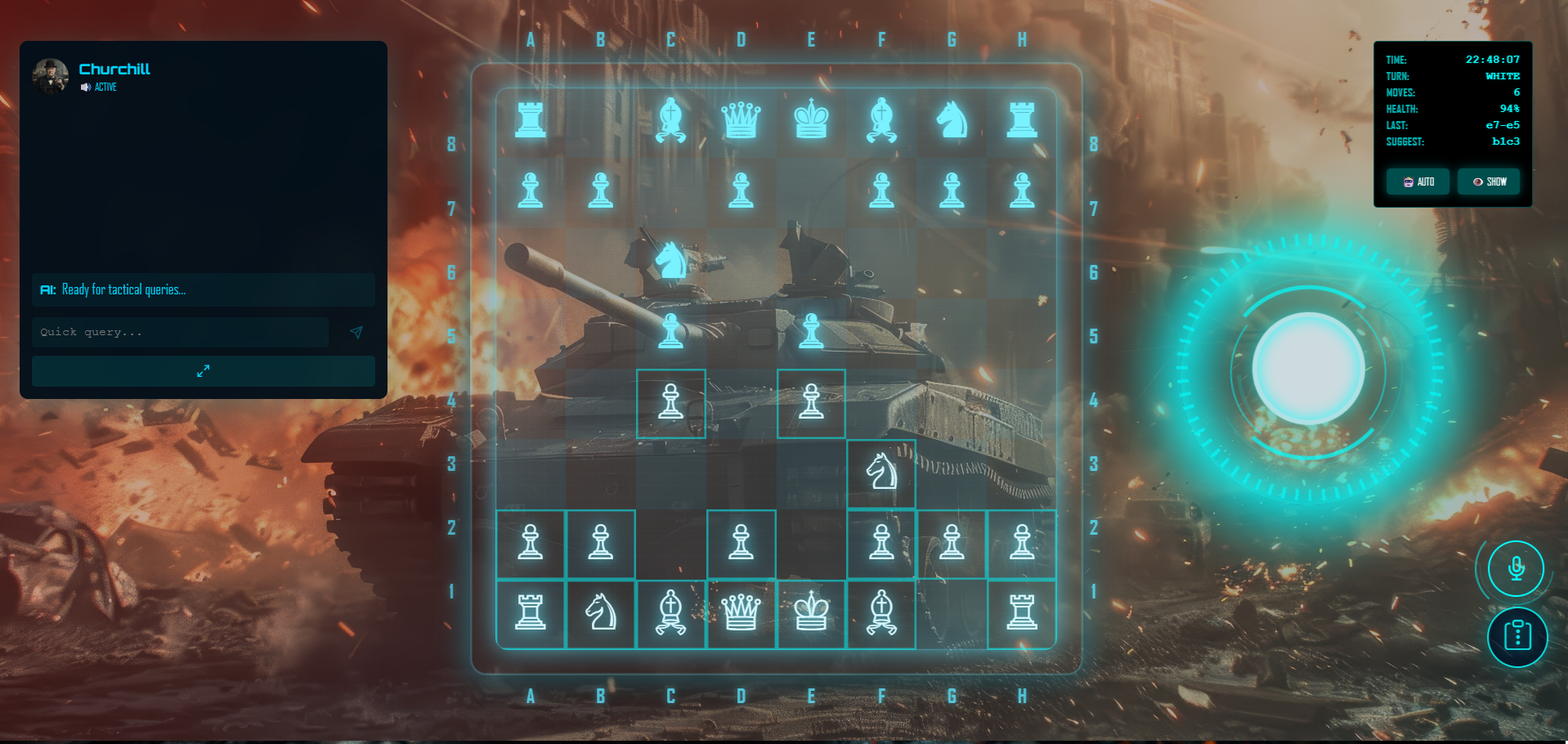Send the quick query message
The height and width of the screenshot is (744, 1568).
click(356, 332)
